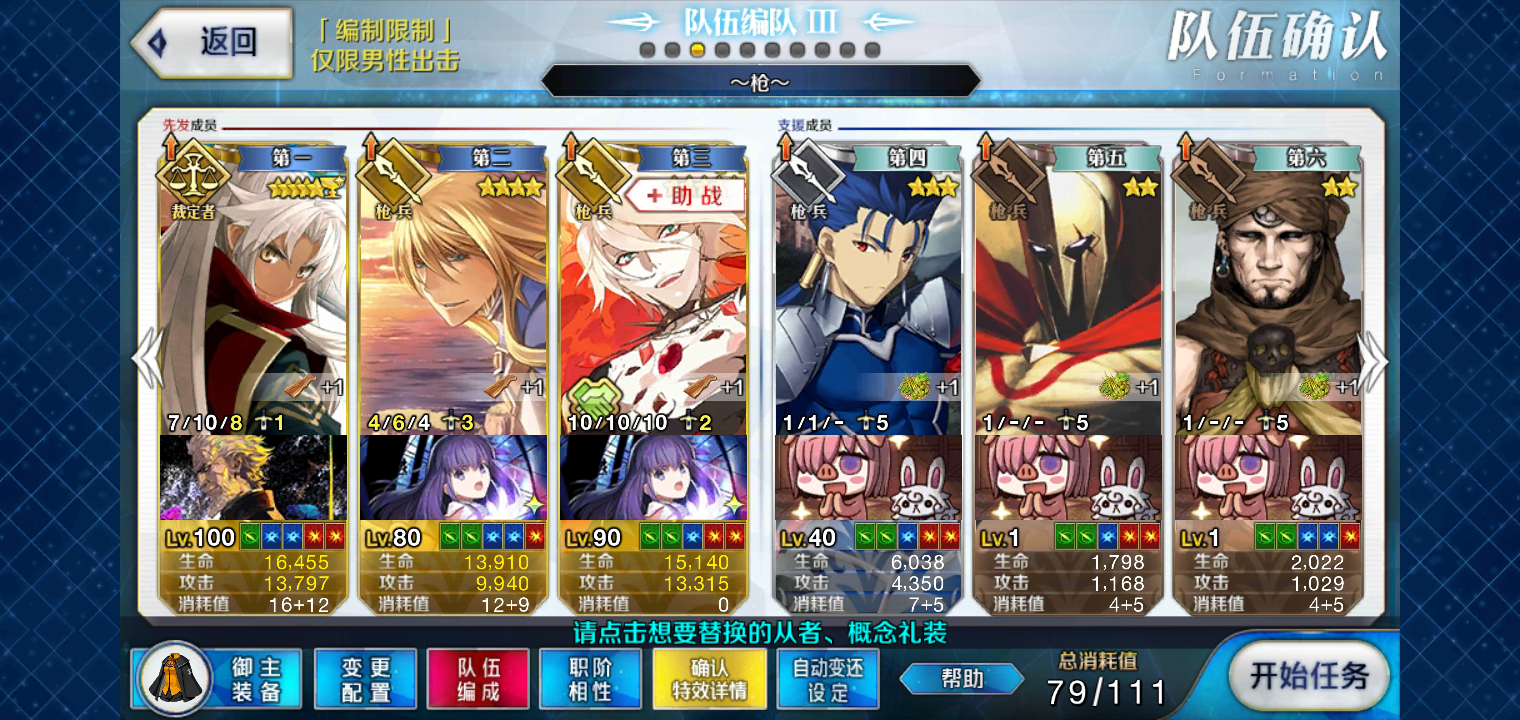Screen dimensions: 1520x720
Task: Jump to the first party page dot
Action: point(647,50)
